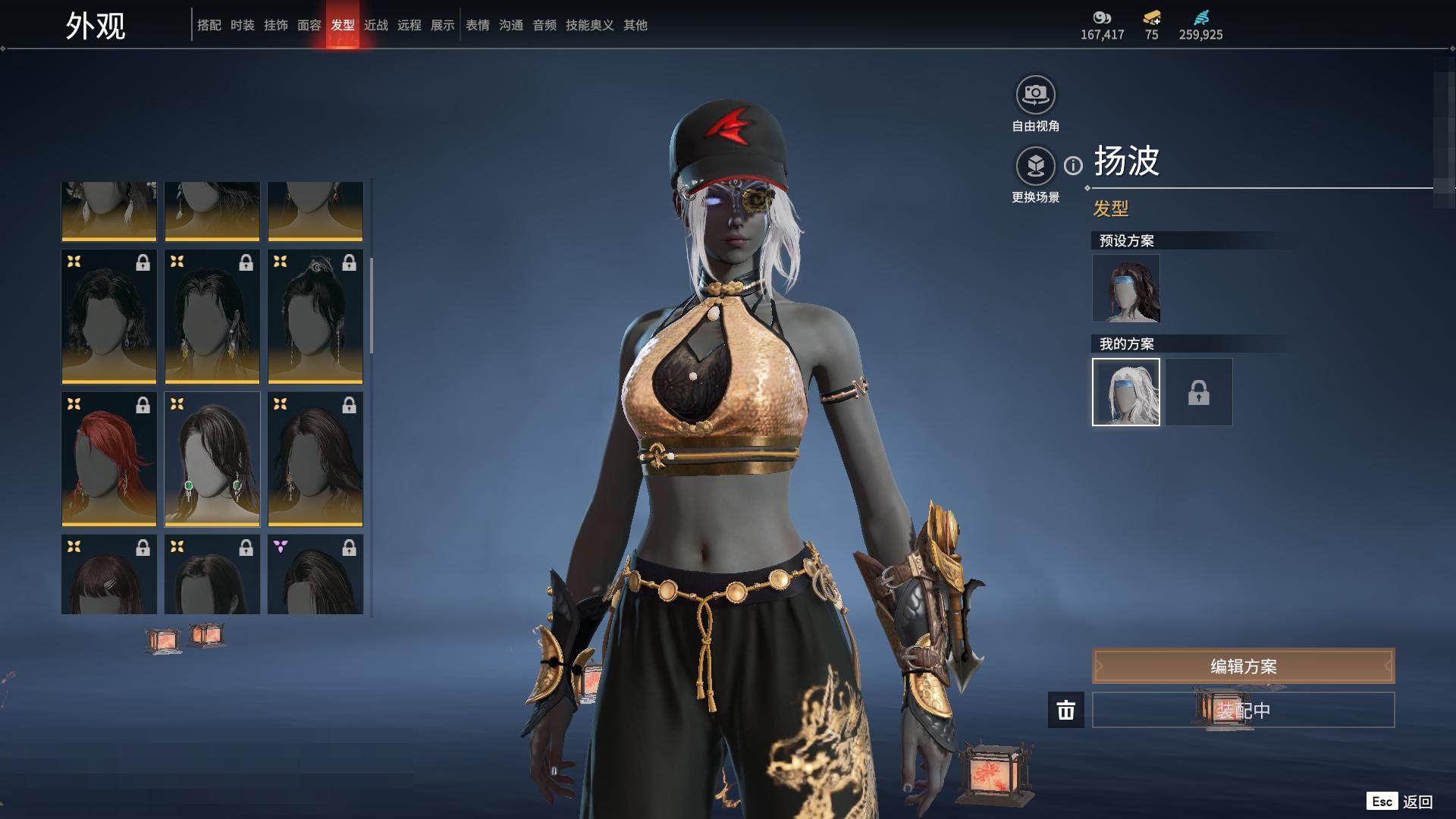
Task: Switch to the 搭配 tab
Action: [209, 25]
